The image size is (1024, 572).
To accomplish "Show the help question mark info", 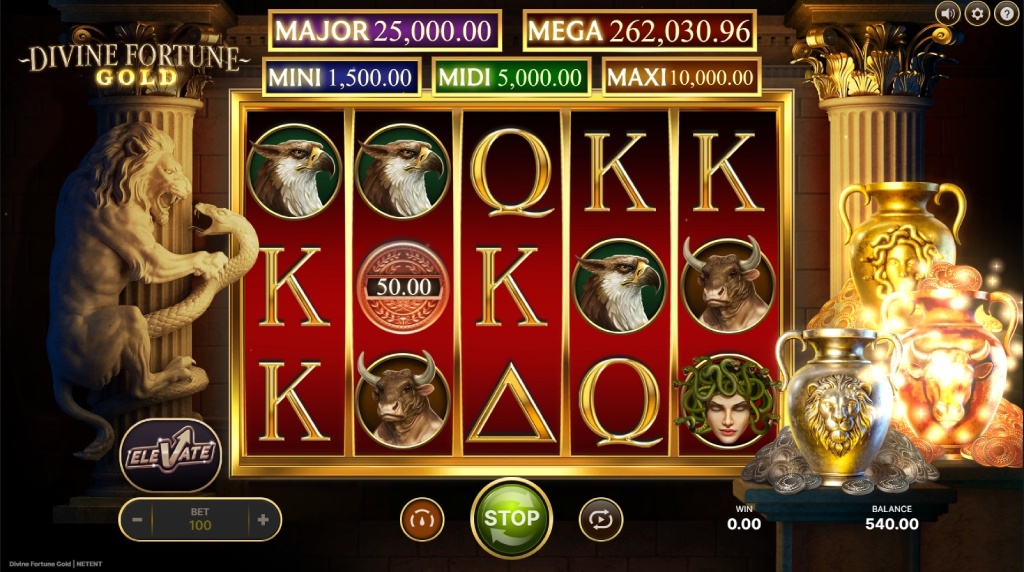I will 1004,13.
